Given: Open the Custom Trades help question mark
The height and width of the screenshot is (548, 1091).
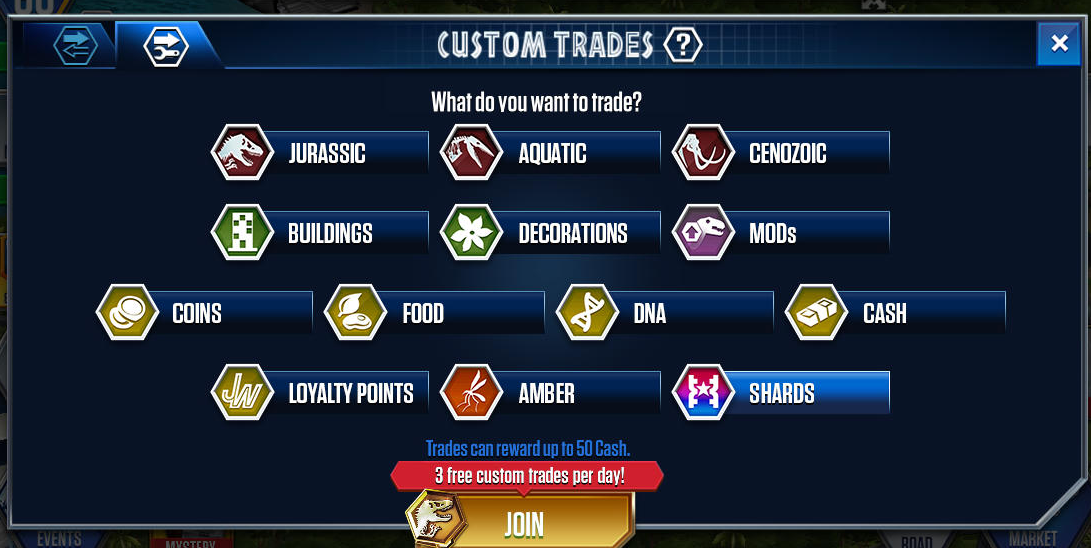Looking at the screenshot, I should click(683, 44).
